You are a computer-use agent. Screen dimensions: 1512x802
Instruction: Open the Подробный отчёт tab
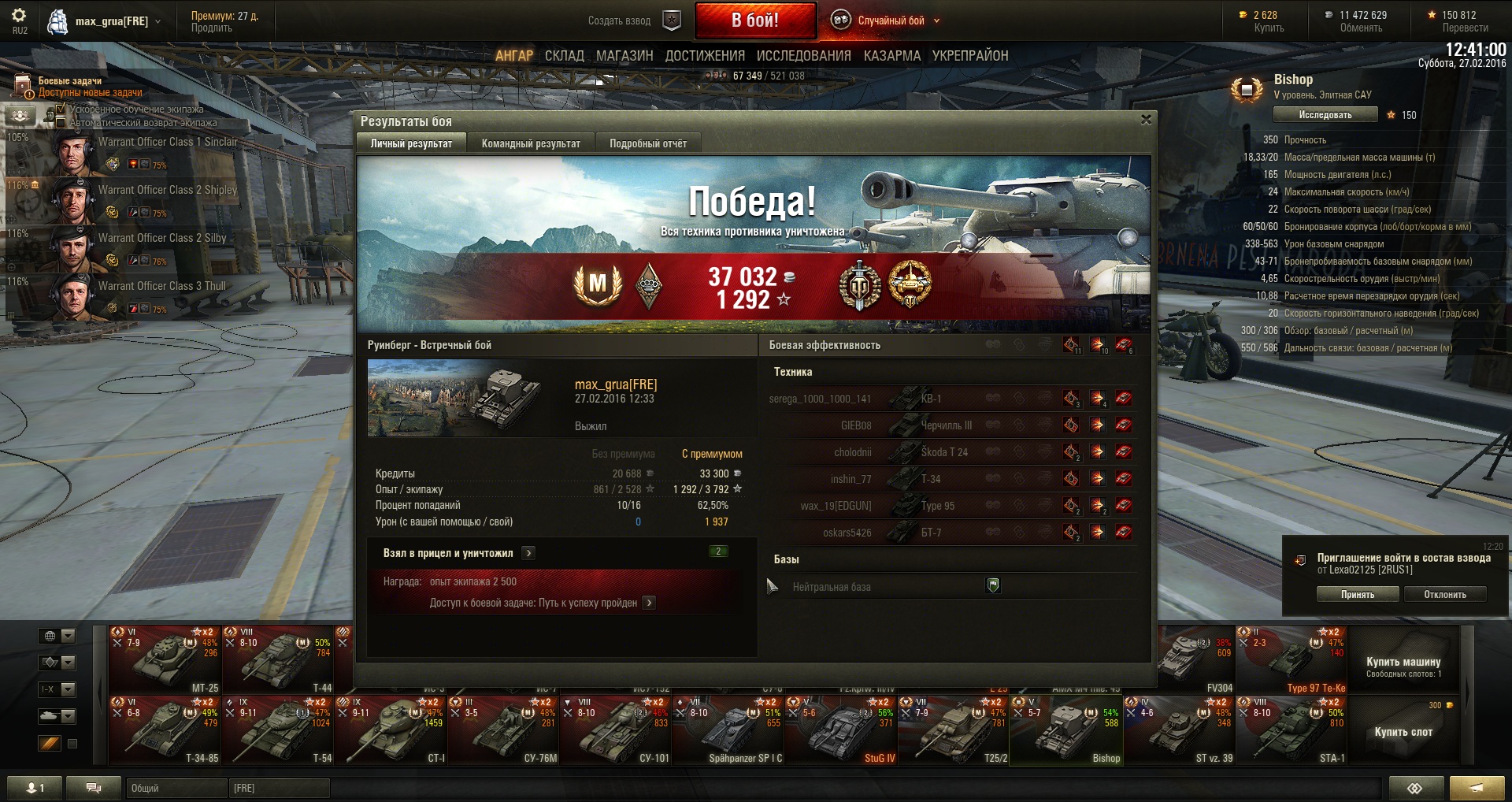[647, 143]
